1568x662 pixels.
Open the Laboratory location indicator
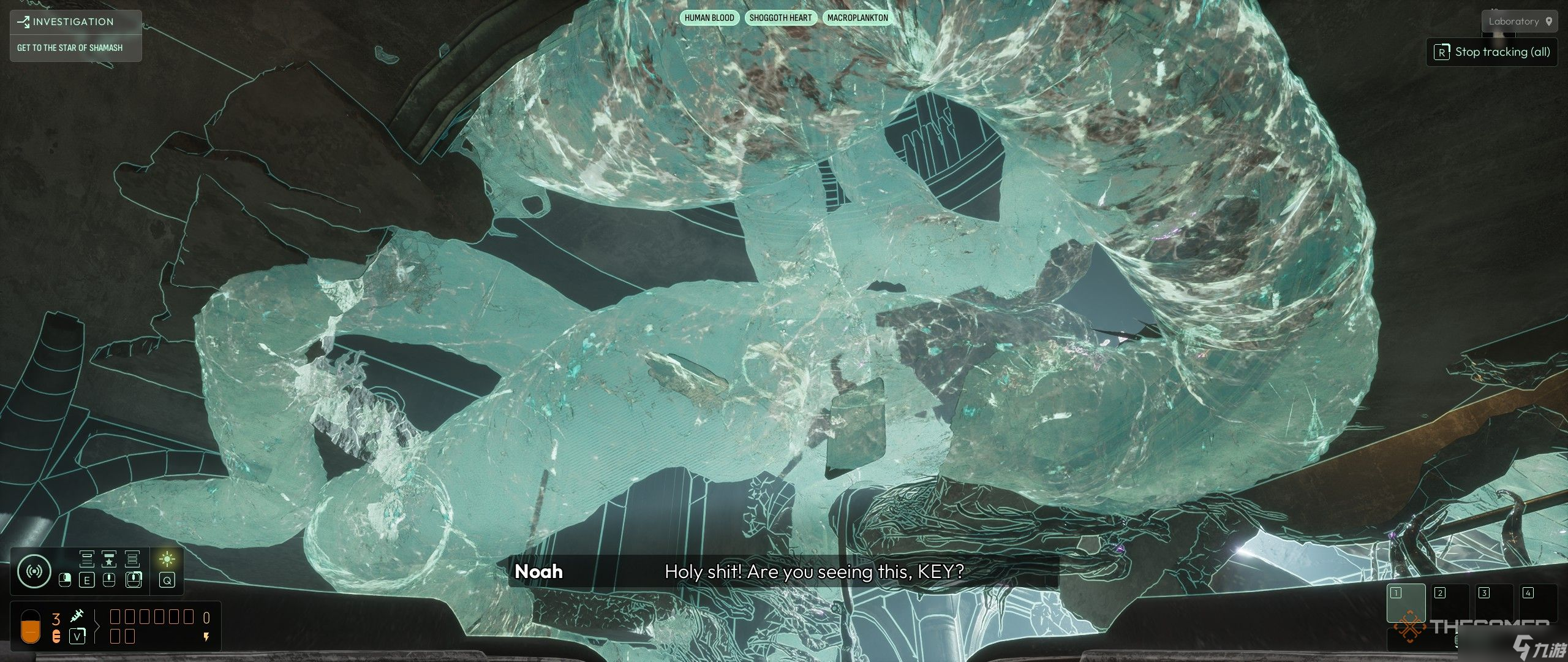[1518, 21]
